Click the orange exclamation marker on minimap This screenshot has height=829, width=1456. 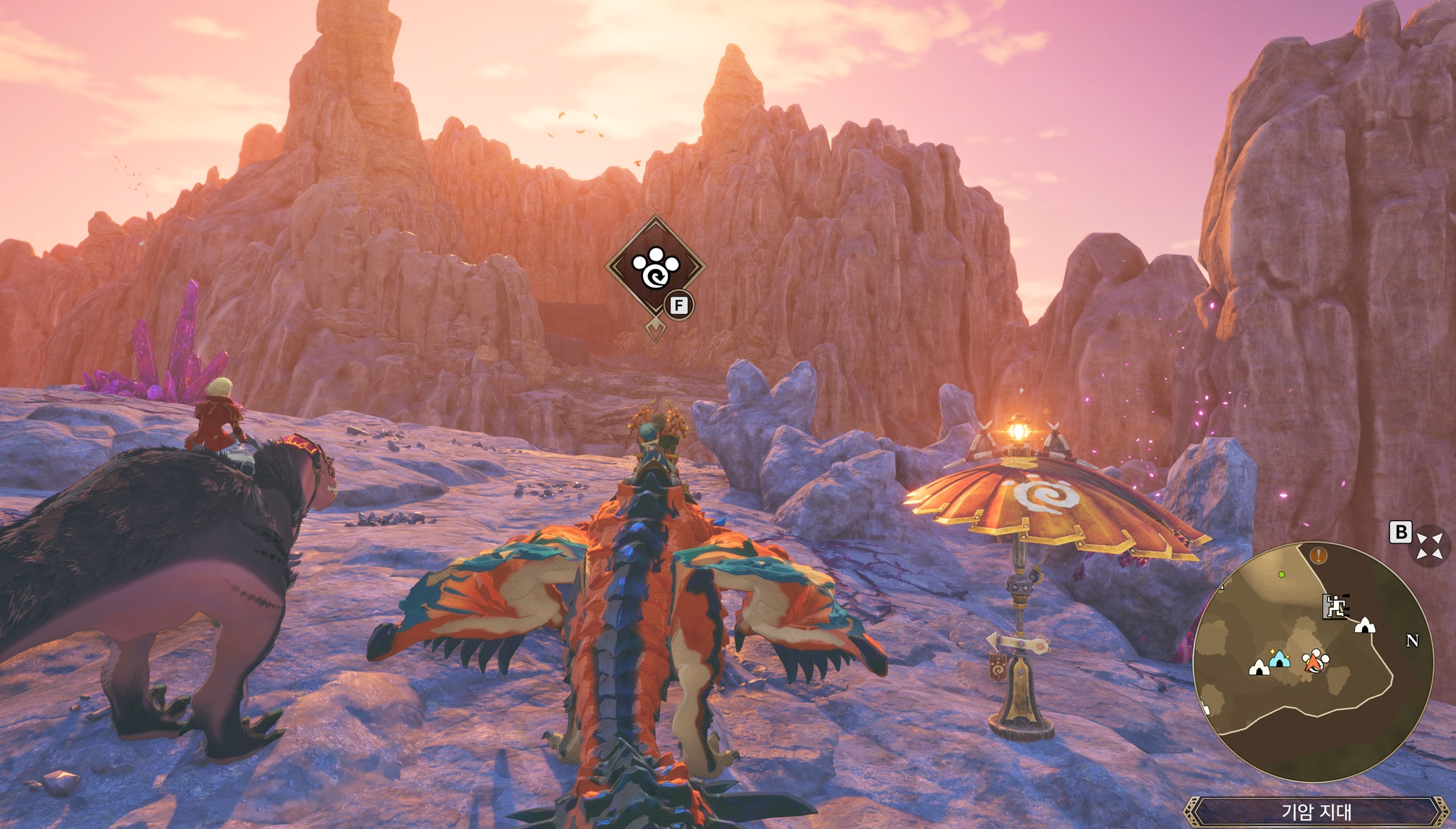1318,555
